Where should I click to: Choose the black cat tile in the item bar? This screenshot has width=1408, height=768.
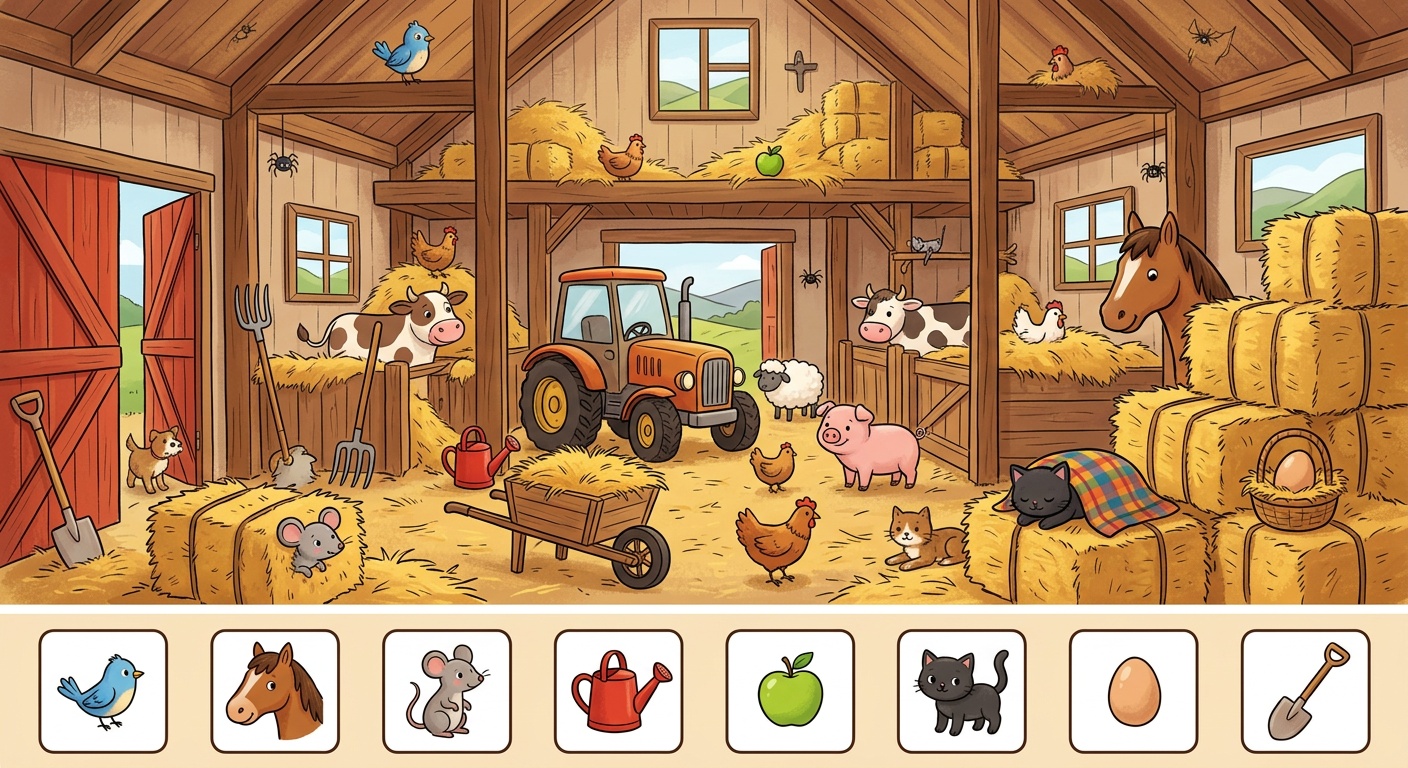pyautogui.click(x=962, y=691)
